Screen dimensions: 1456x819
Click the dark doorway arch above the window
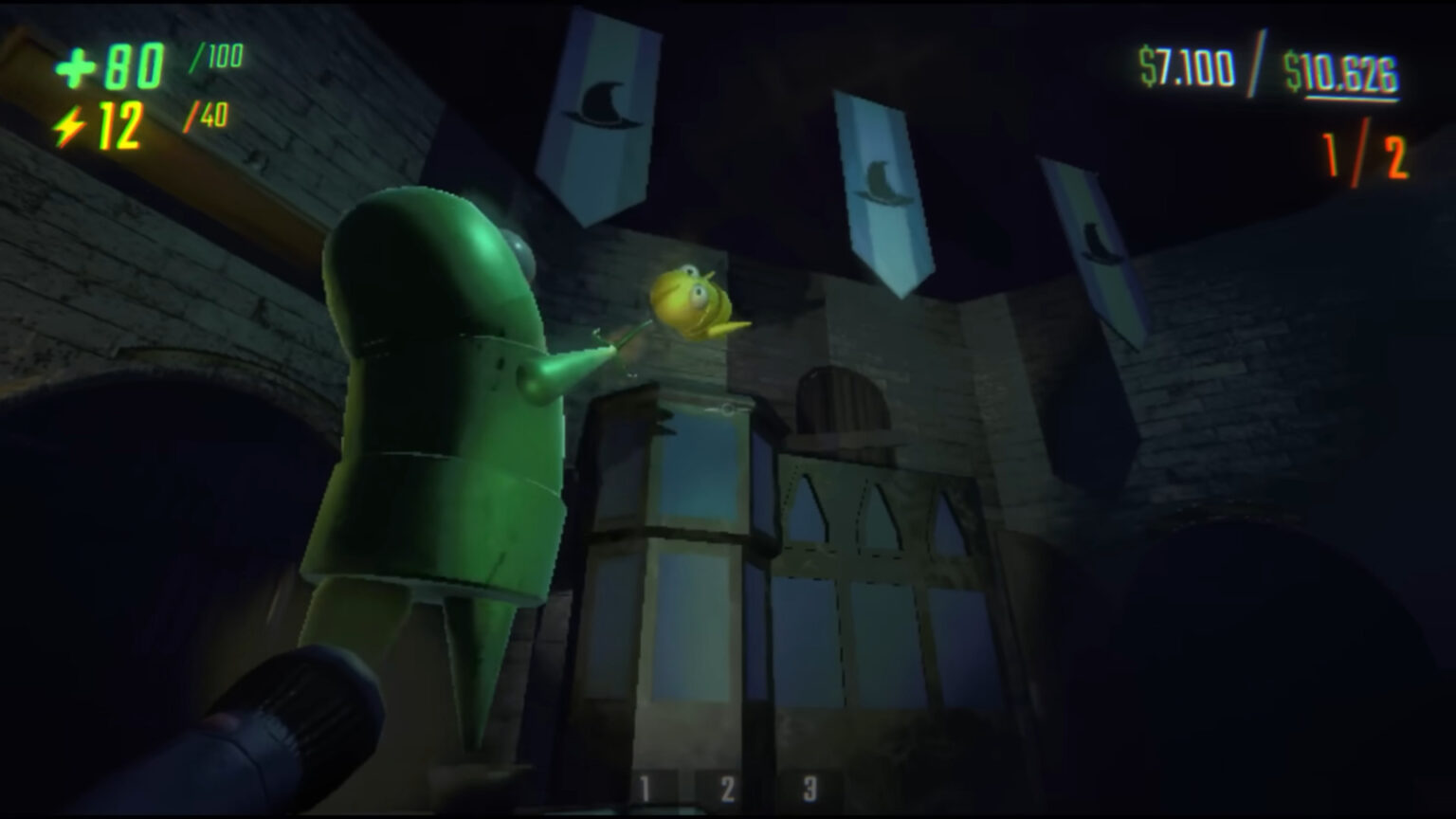[839, 398]
